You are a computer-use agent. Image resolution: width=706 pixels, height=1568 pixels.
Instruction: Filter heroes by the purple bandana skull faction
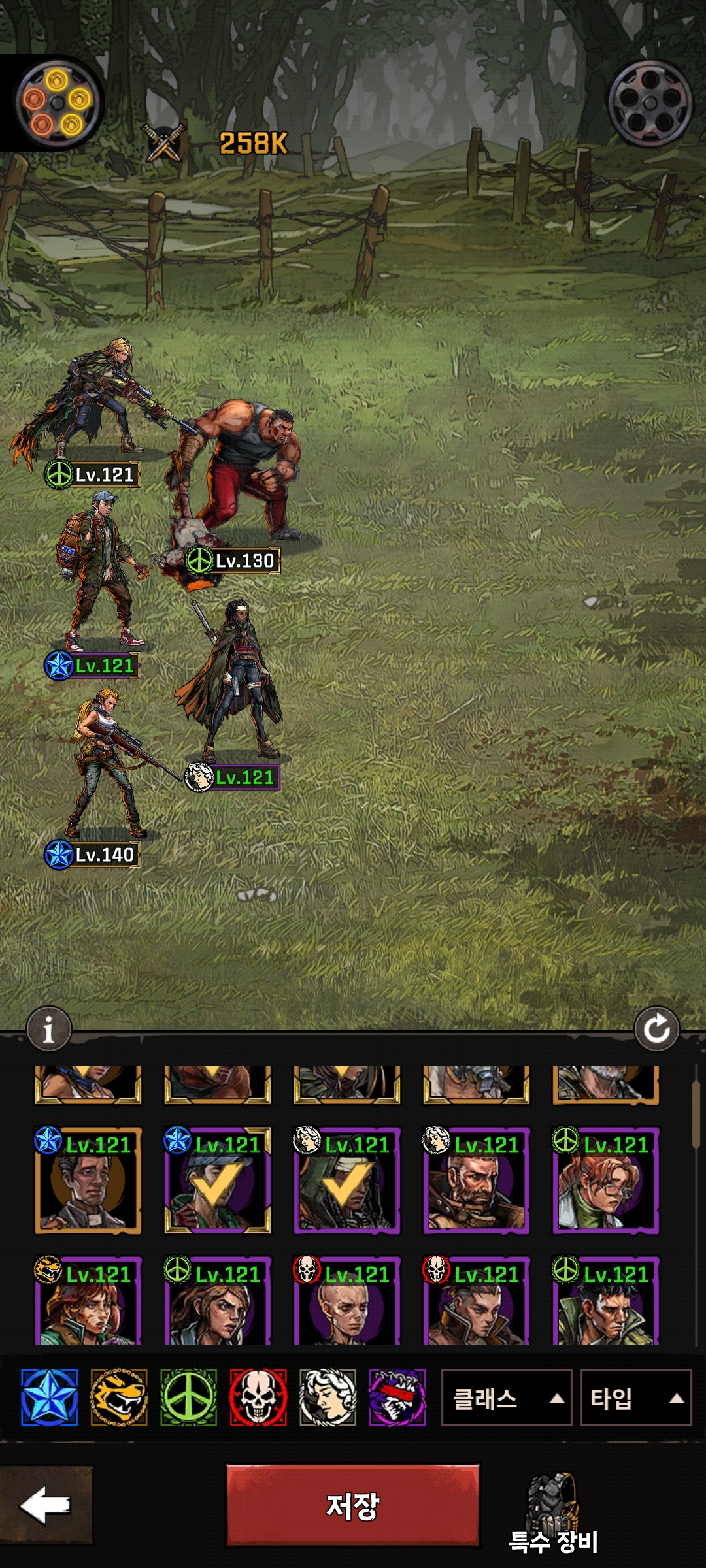click(397, 1397)
